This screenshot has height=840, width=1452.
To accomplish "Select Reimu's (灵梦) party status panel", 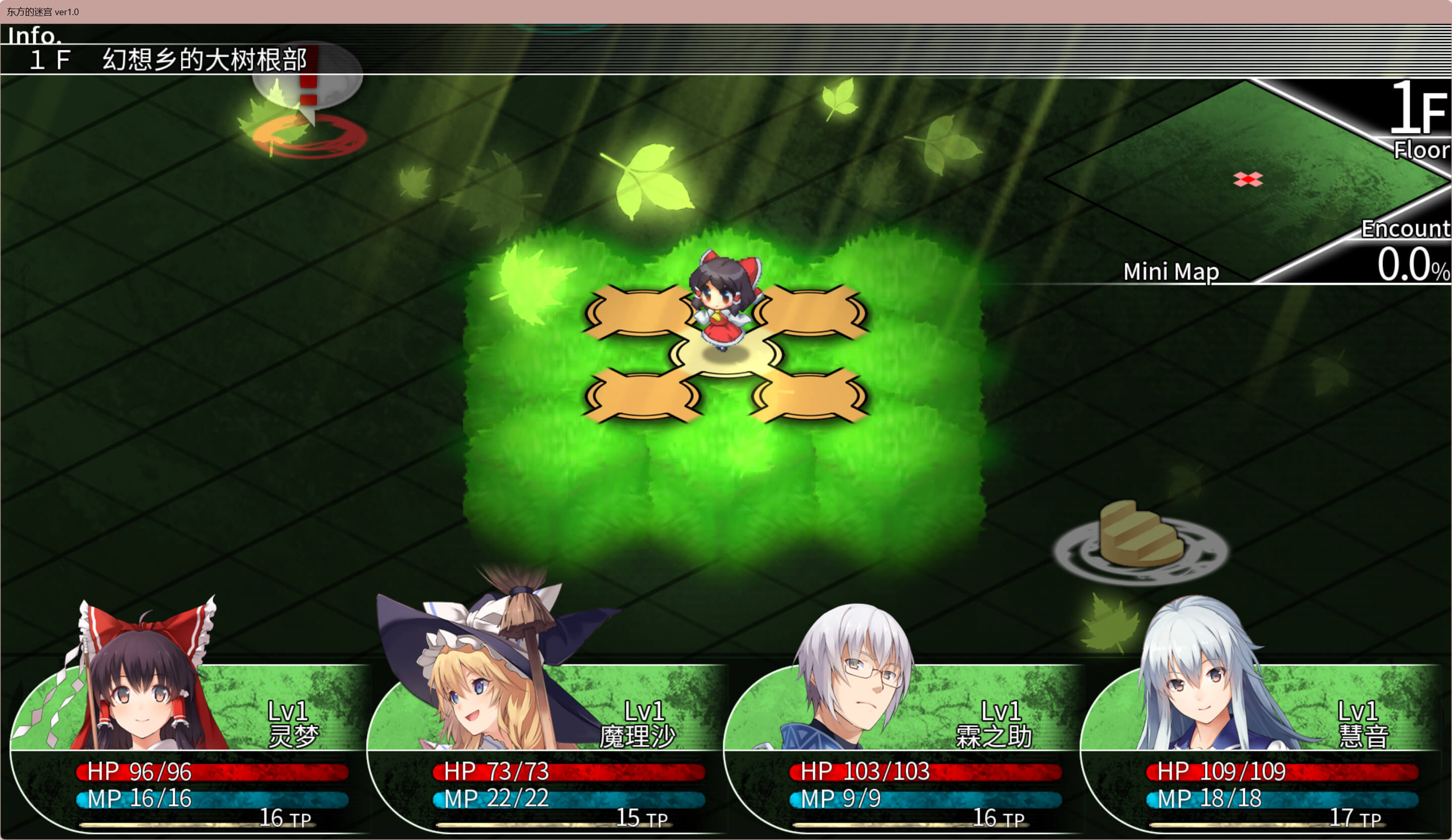I will point(190,749).
